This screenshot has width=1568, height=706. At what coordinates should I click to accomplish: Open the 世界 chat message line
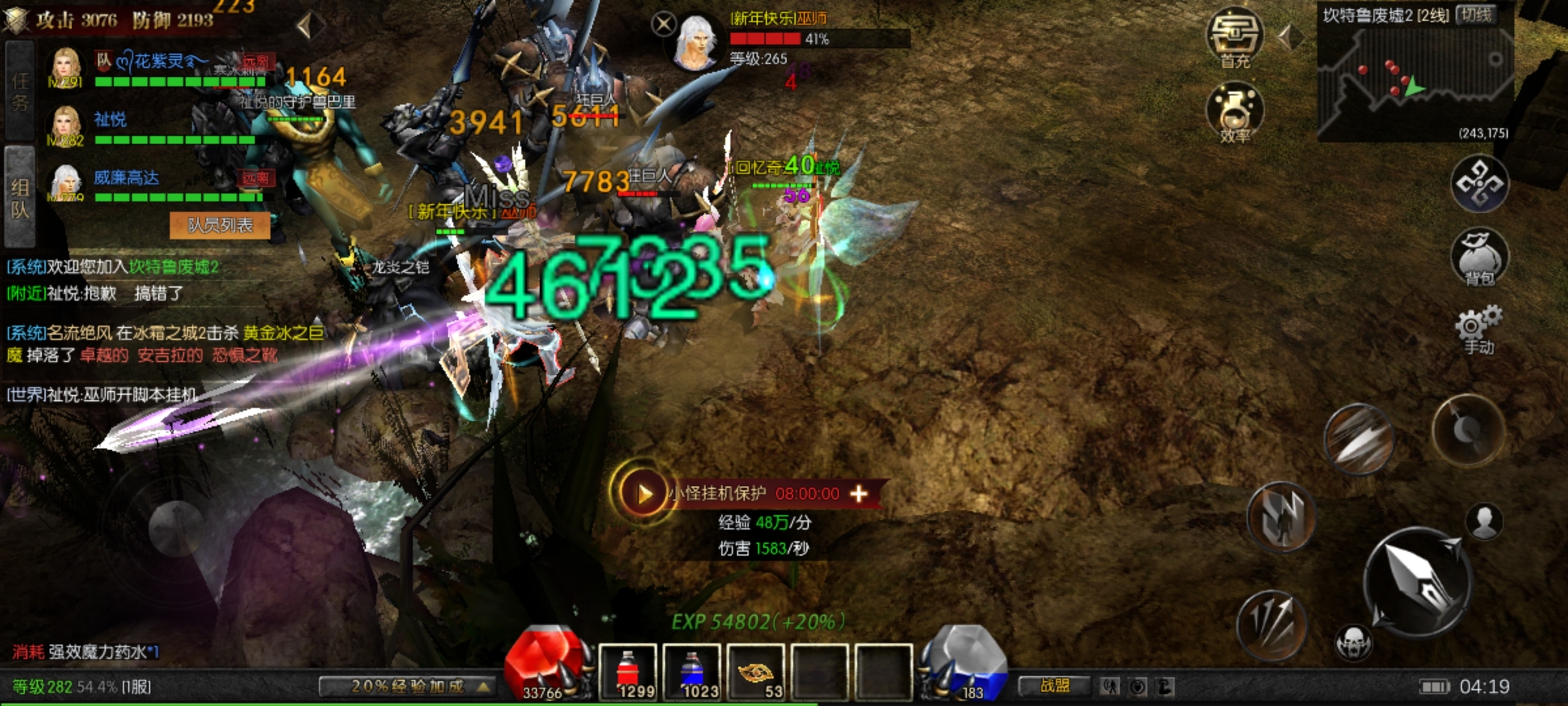pyautogui.click(x=103, y=395)
